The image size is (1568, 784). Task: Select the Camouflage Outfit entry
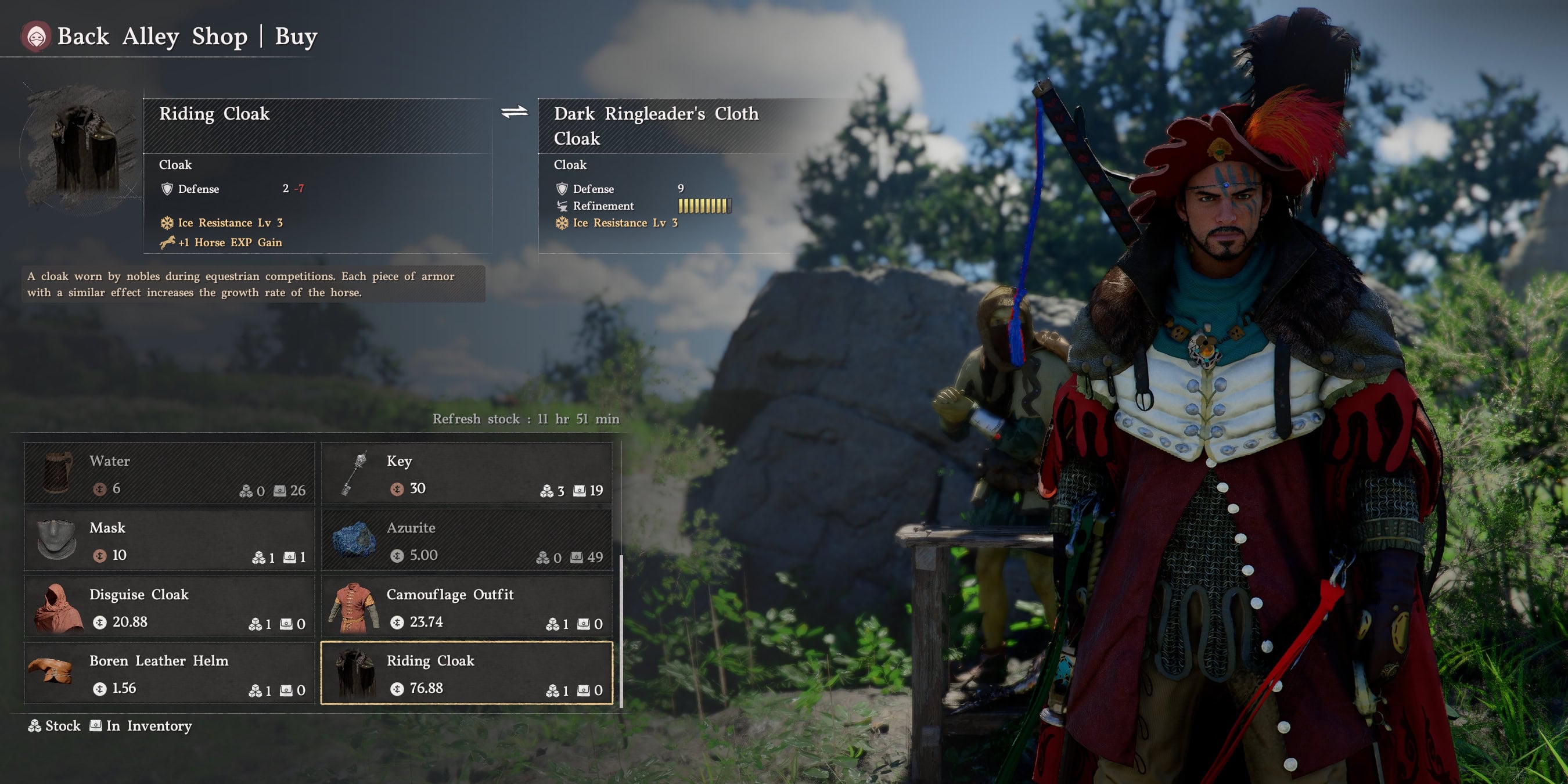pyautogui.click(x=466, y=607)
